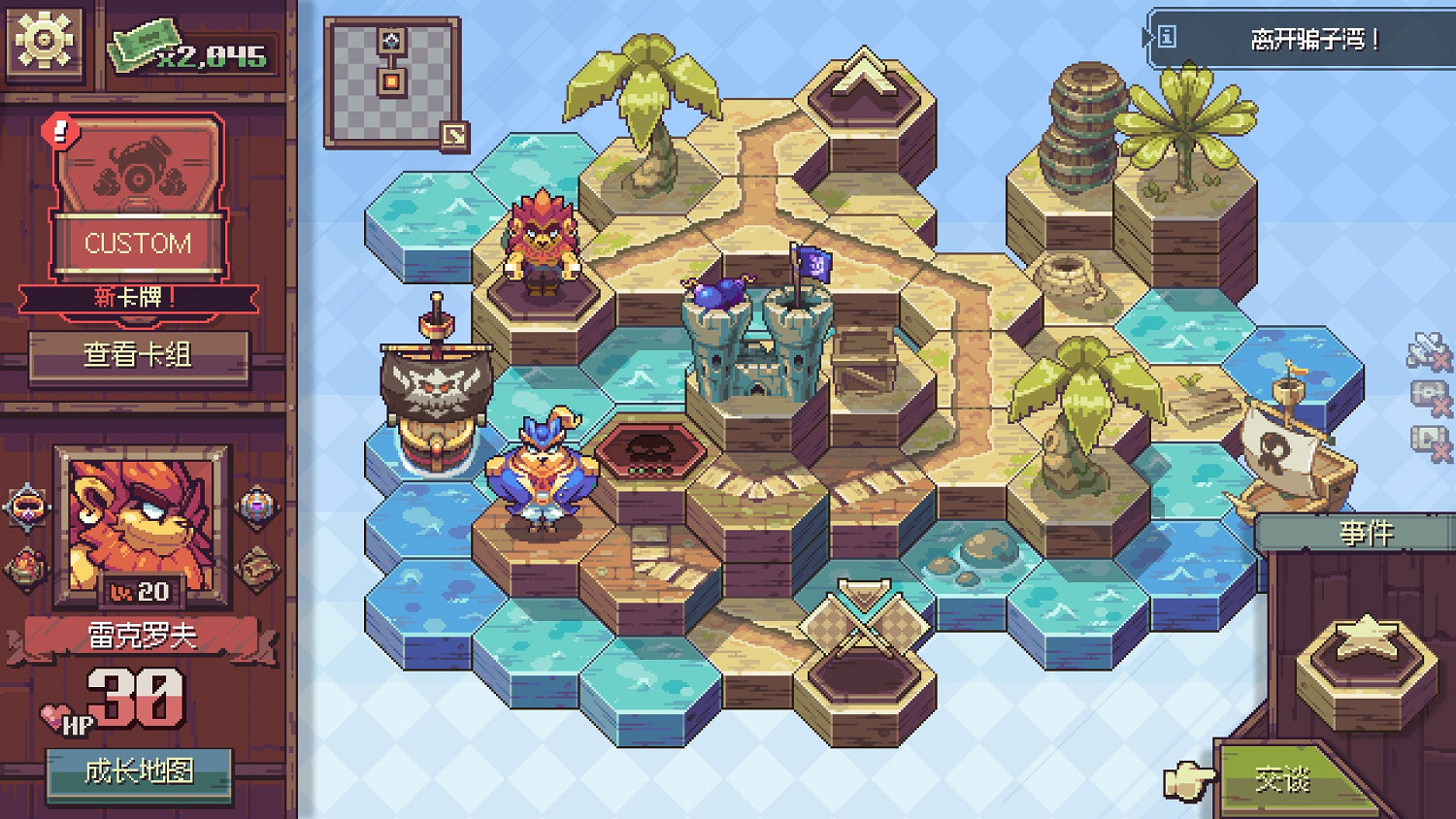This screenshot has height=819, width=1456.
Task: Click the 离开骗子湾! objective banner
Action: pyautogui.click(x=1301, y=39)
